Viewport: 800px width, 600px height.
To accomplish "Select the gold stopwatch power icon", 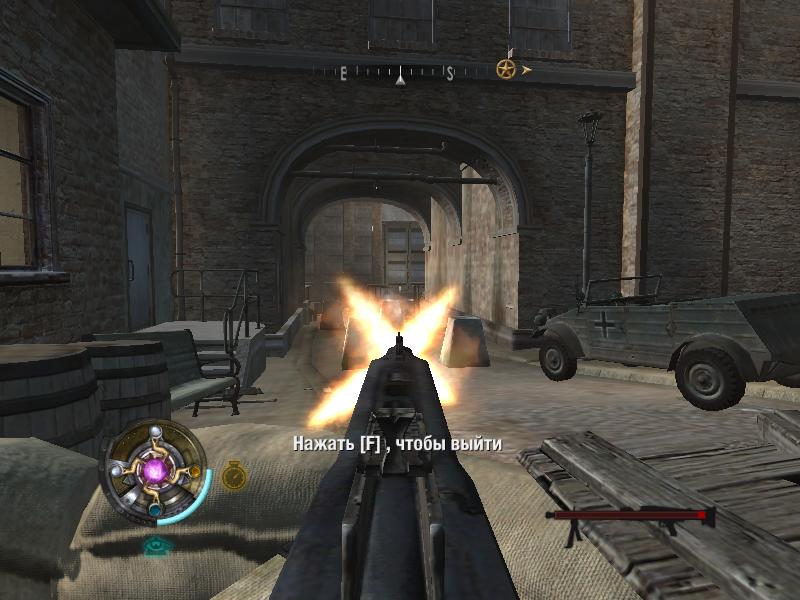I will [233, 474].
